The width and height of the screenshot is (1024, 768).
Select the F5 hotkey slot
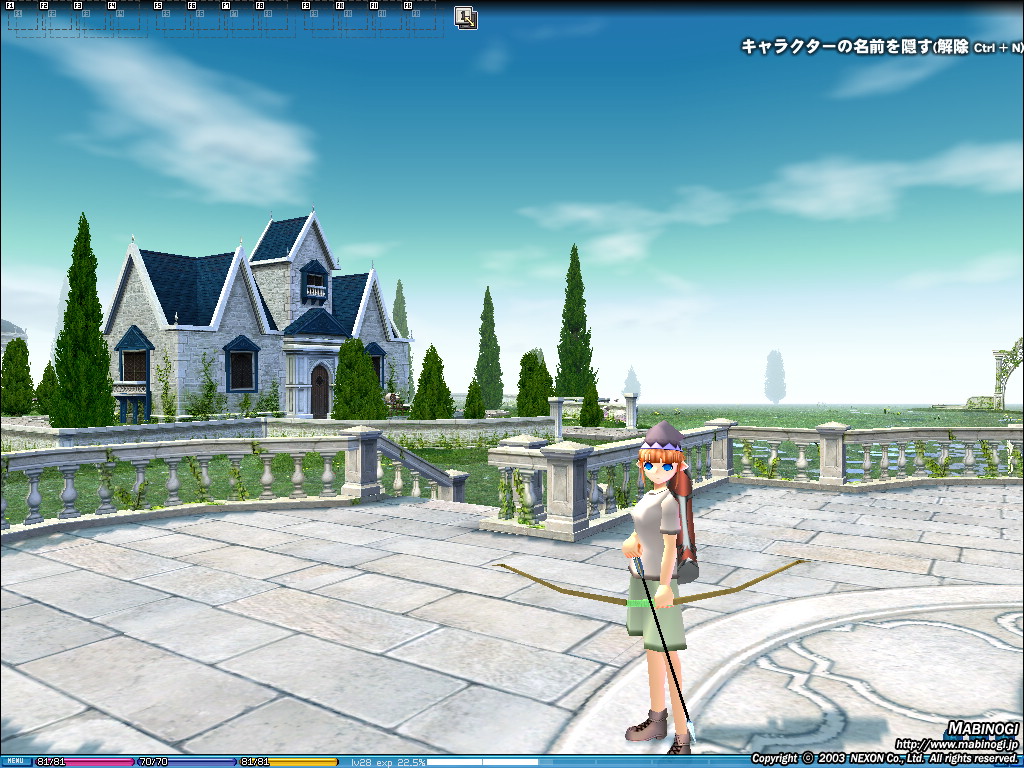tap(170, 17)
